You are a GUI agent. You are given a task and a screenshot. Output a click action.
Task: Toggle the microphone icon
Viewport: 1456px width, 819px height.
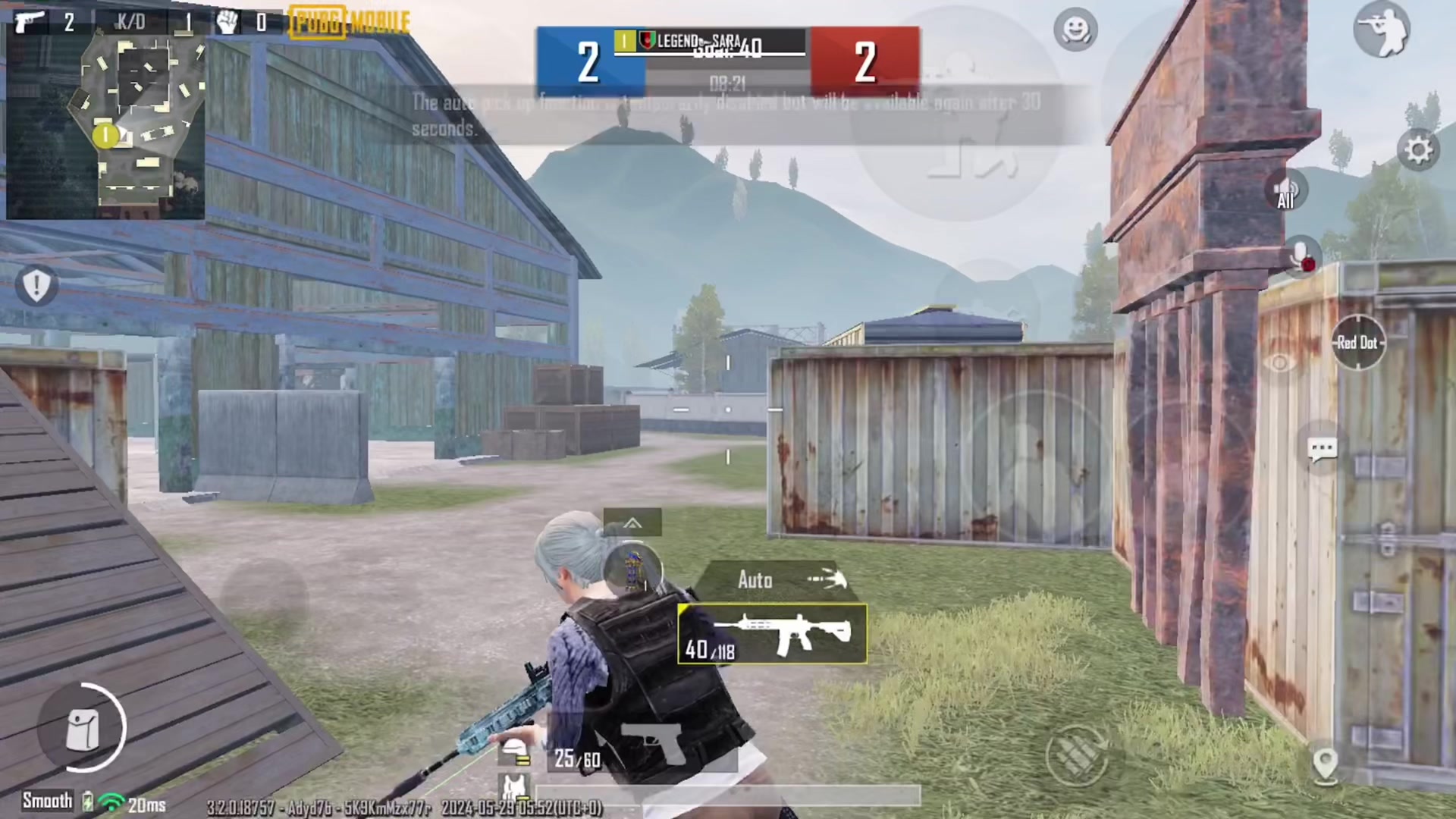1301,256
